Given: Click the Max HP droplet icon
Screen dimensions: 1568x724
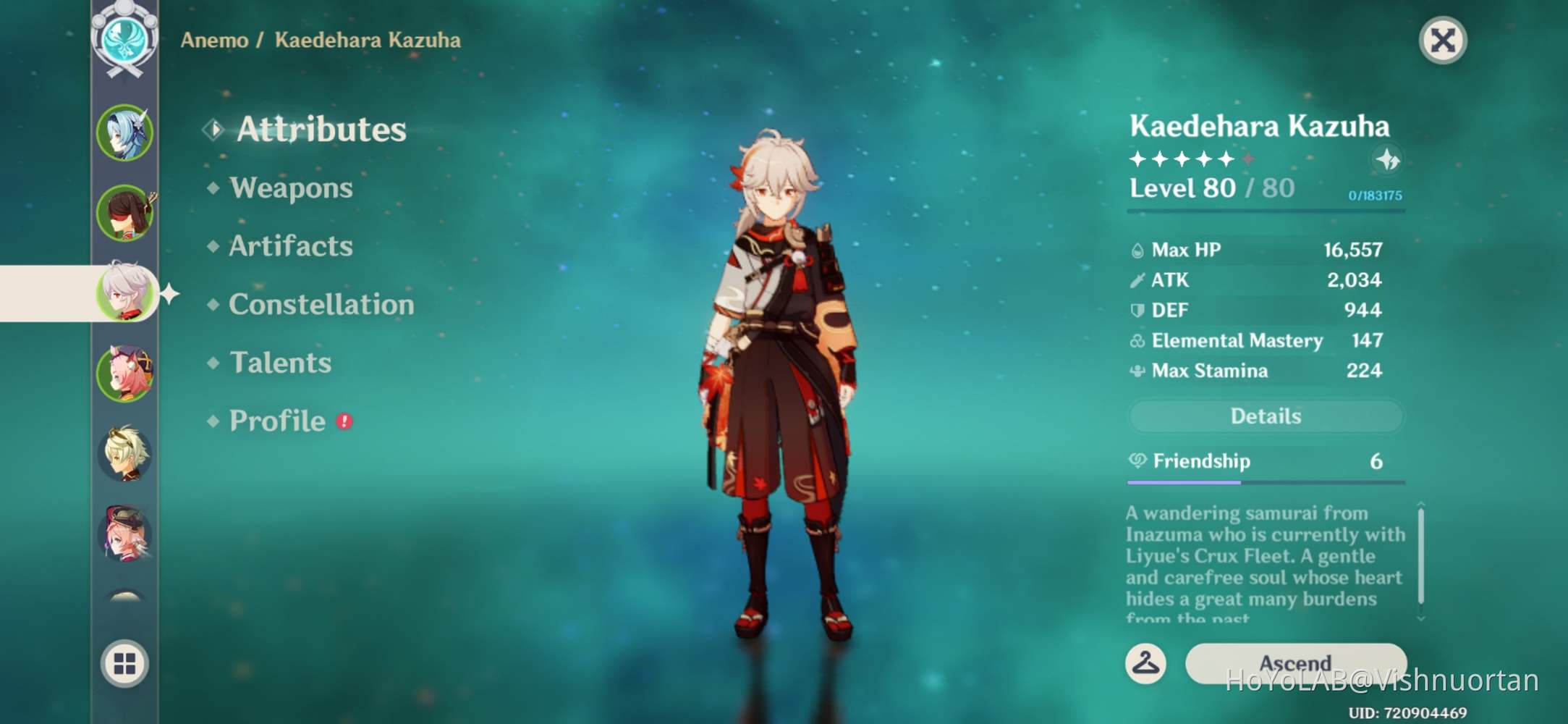Looking at the screenshot, I should [1138, 249].
